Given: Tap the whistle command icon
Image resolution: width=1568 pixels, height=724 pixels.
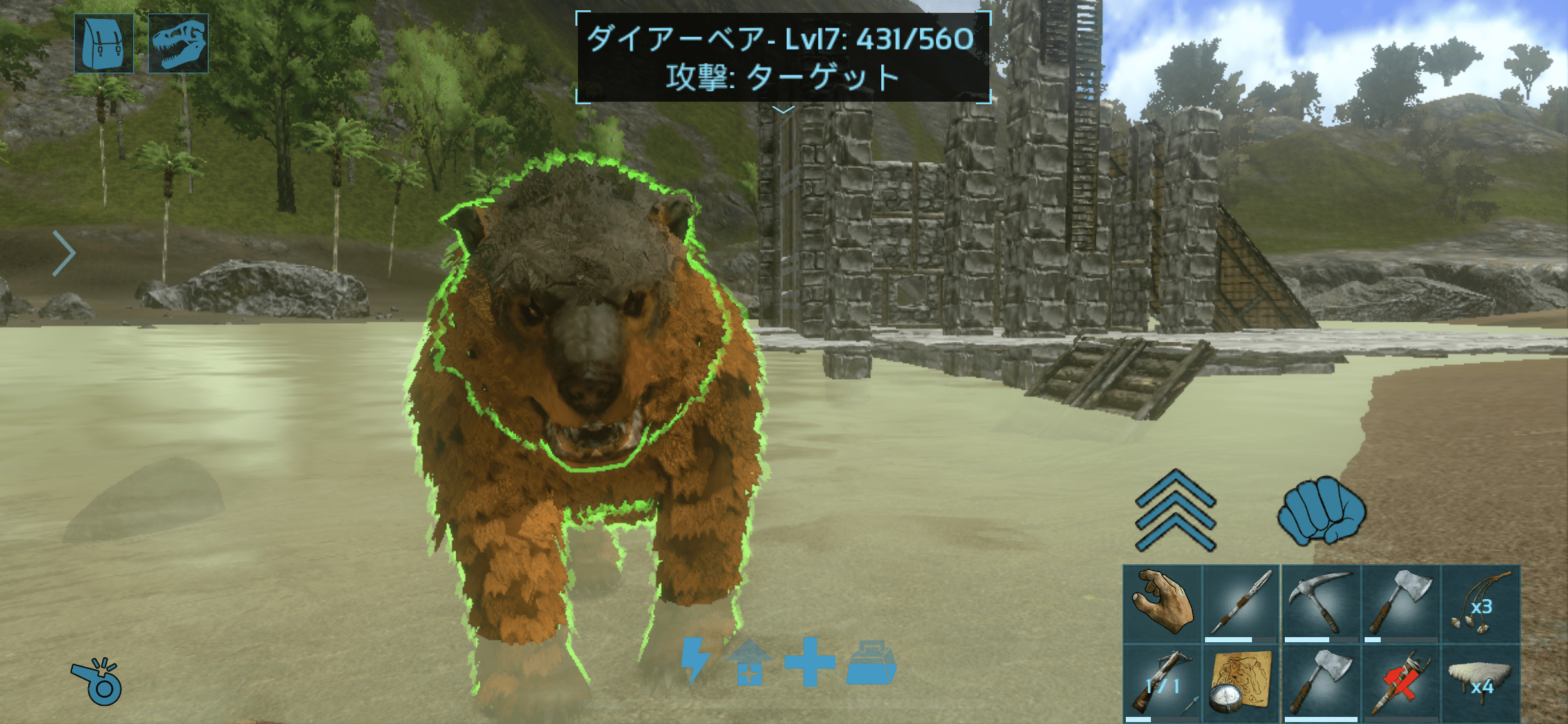Looking at the screenshot, I should pos(97,681).
